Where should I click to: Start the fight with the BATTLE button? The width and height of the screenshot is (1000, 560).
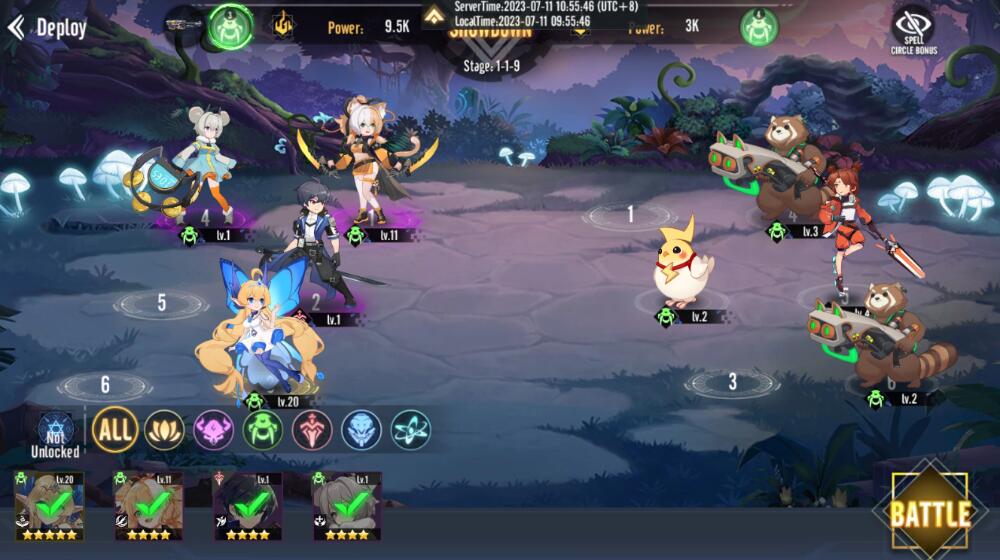tap(930, 514)
